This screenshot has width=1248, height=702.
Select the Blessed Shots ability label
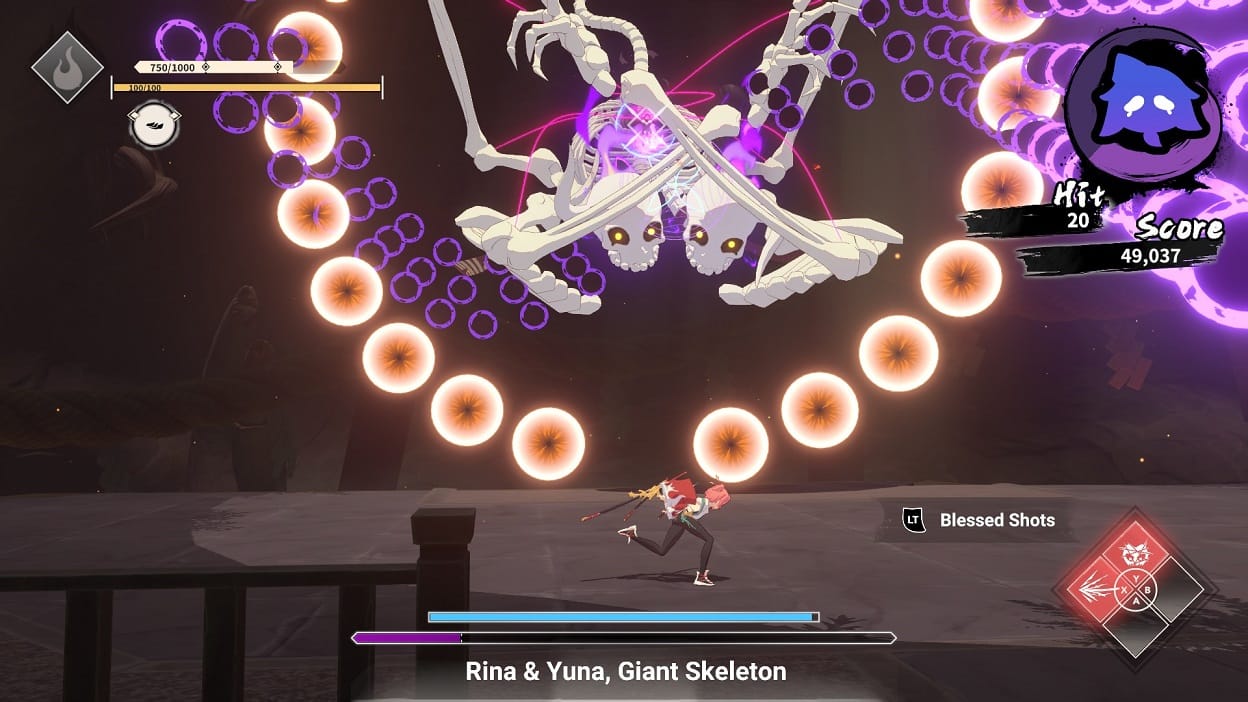click(x=996, y=520)
